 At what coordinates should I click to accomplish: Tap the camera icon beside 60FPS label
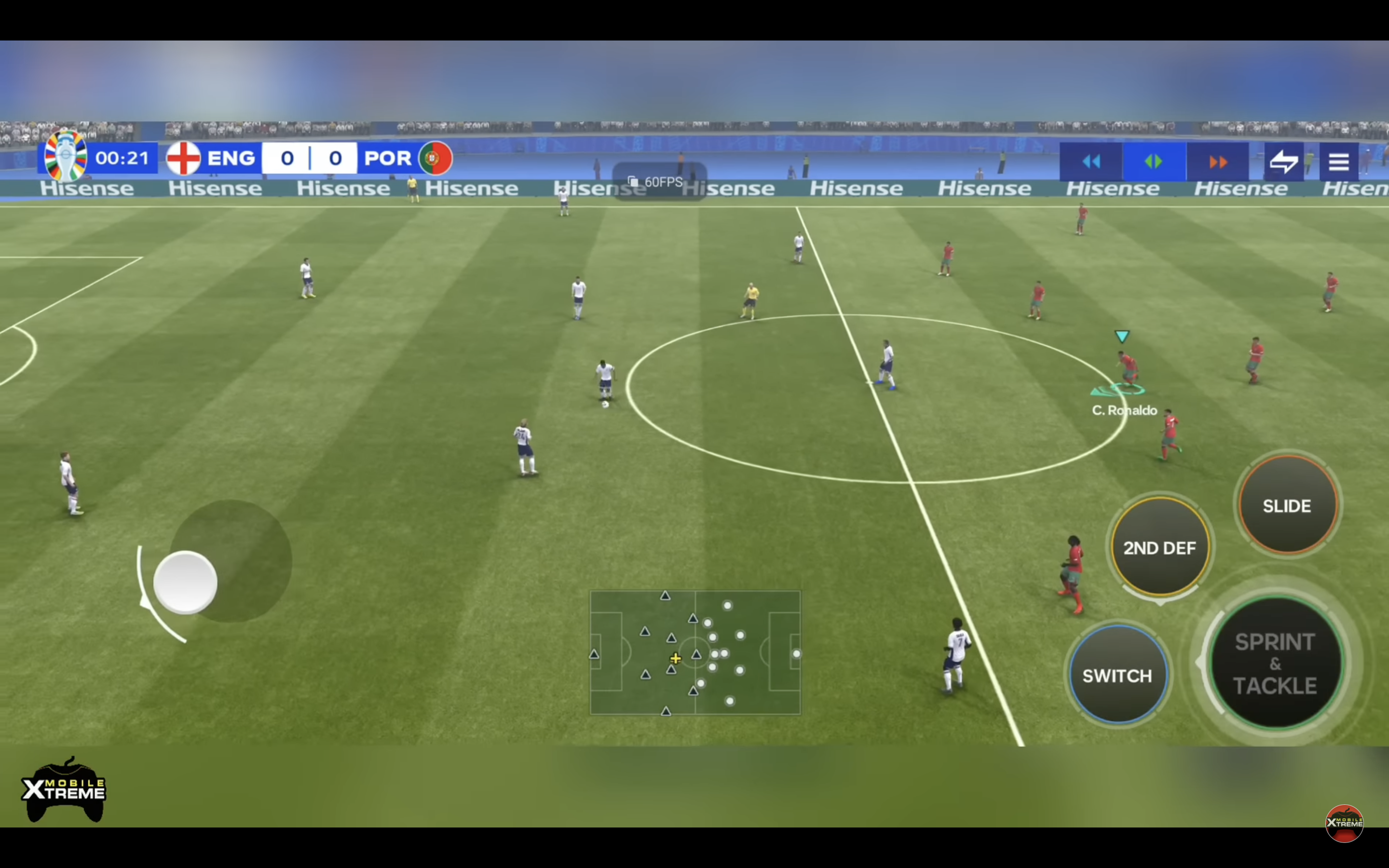click(x=632, y=181)
